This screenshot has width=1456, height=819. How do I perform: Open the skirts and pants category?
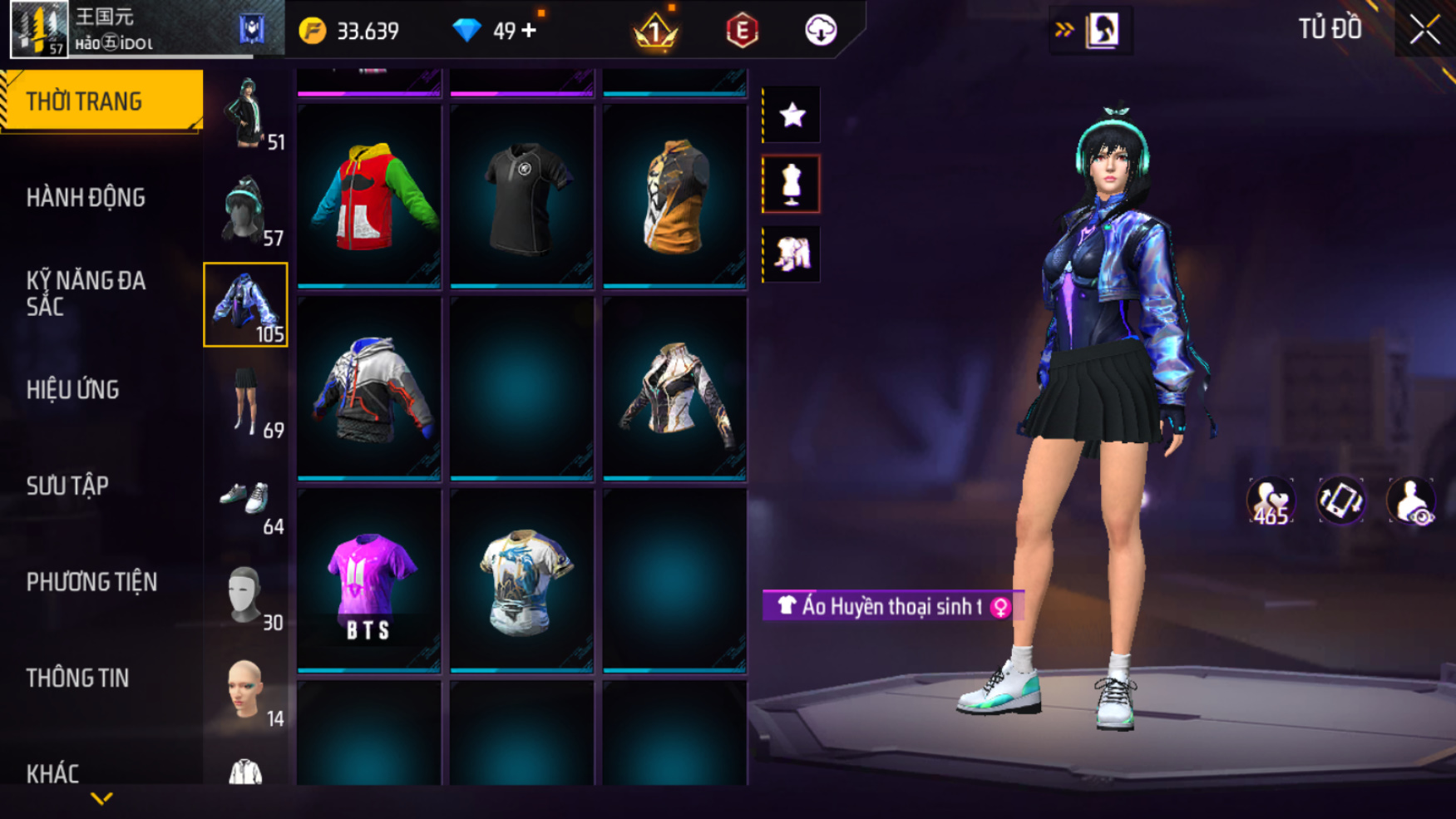pyautogui.click(x=246, y=401)
